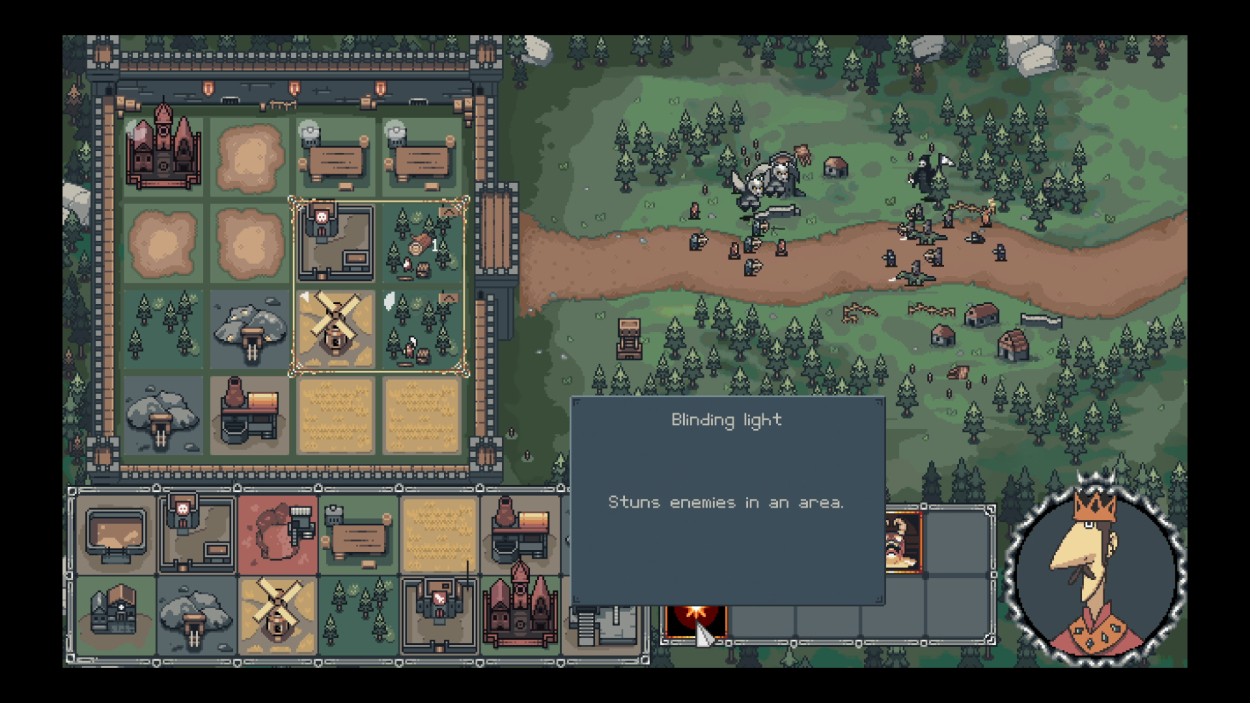Pick the red quarry tile from the palette
The height and width of the screenshot is (703, 1250).
click(x=278, y=535)
